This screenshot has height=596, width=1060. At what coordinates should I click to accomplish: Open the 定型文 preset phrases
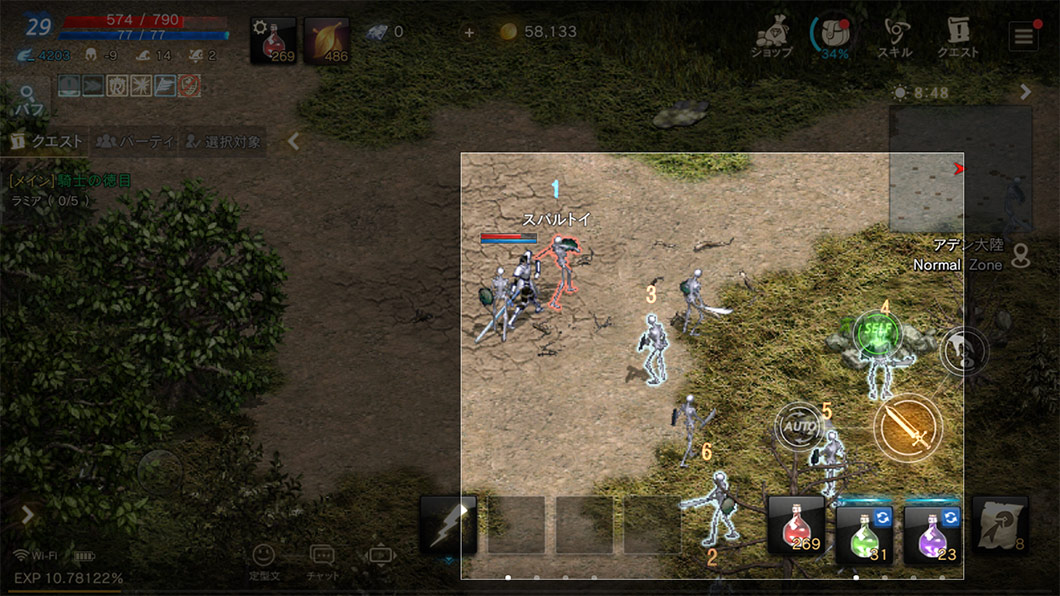point(263,560)
